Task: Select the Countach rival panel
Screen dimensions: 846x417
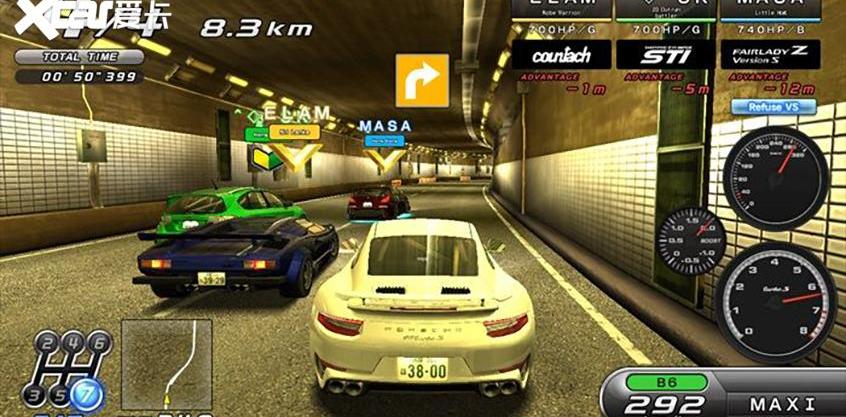Action: click(x=560, y=54)
